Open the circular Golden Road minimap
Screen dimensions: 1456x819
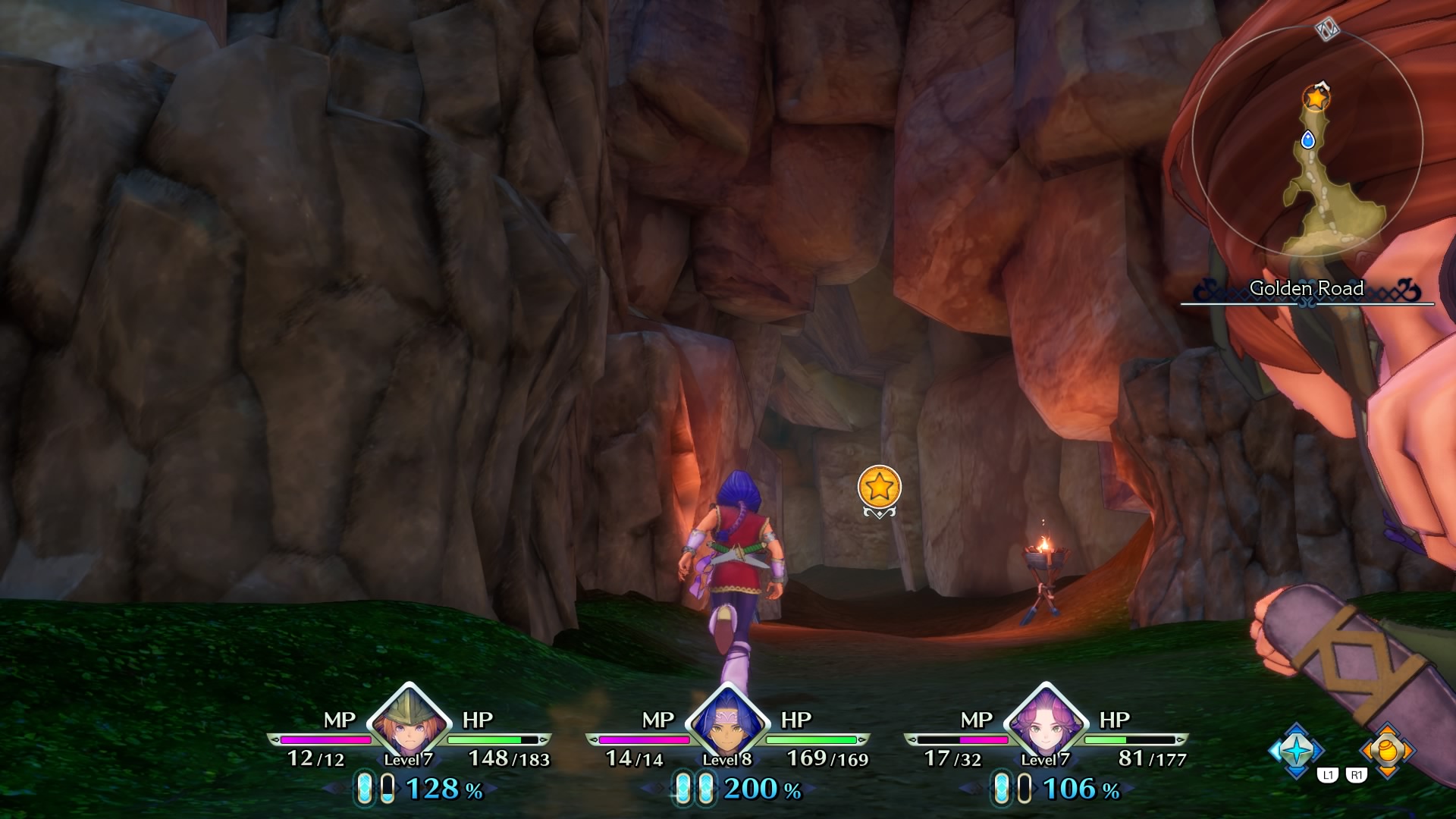(x=1307, y=141)
